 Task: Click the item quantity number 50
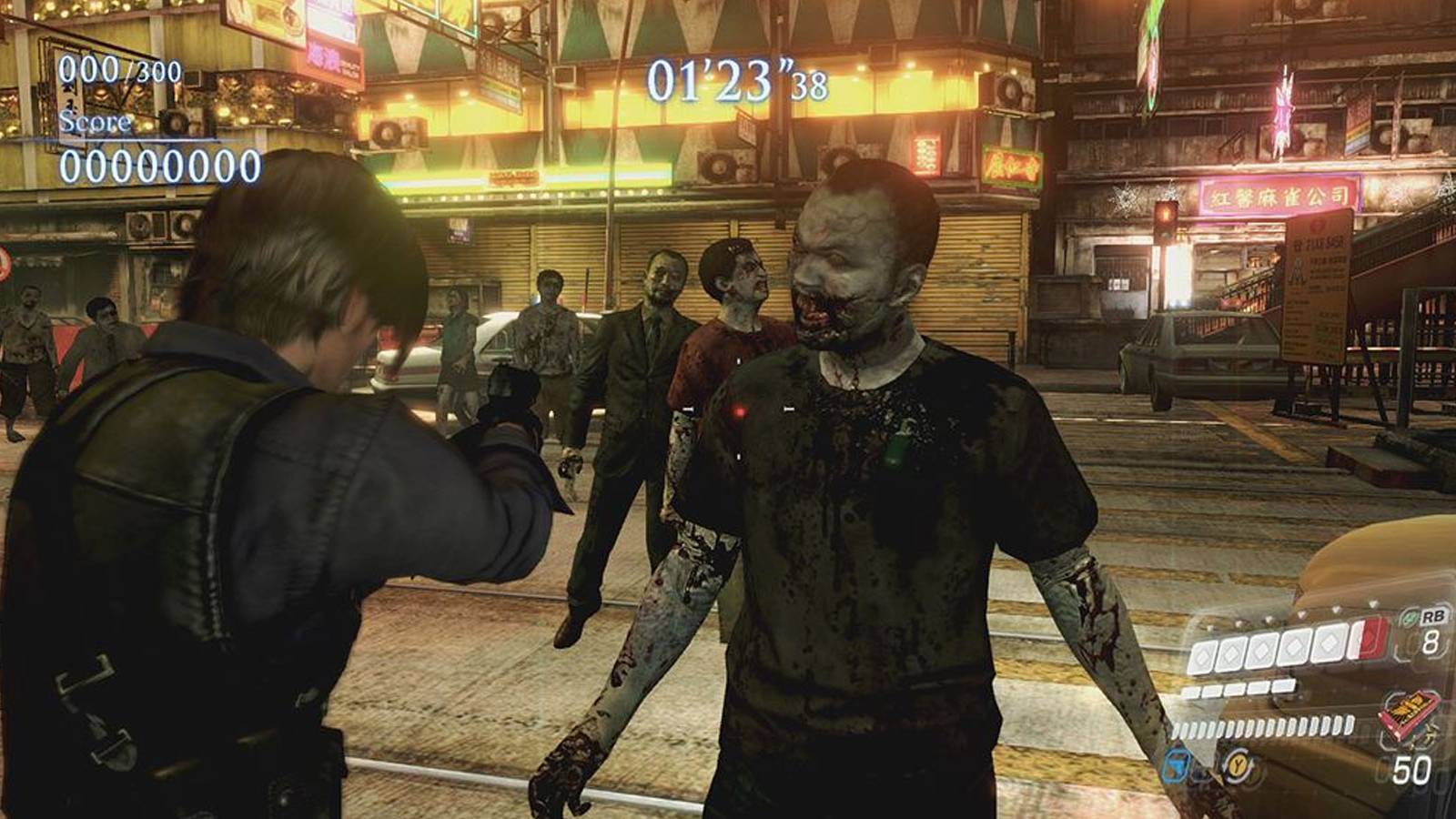click(1412, 766)
